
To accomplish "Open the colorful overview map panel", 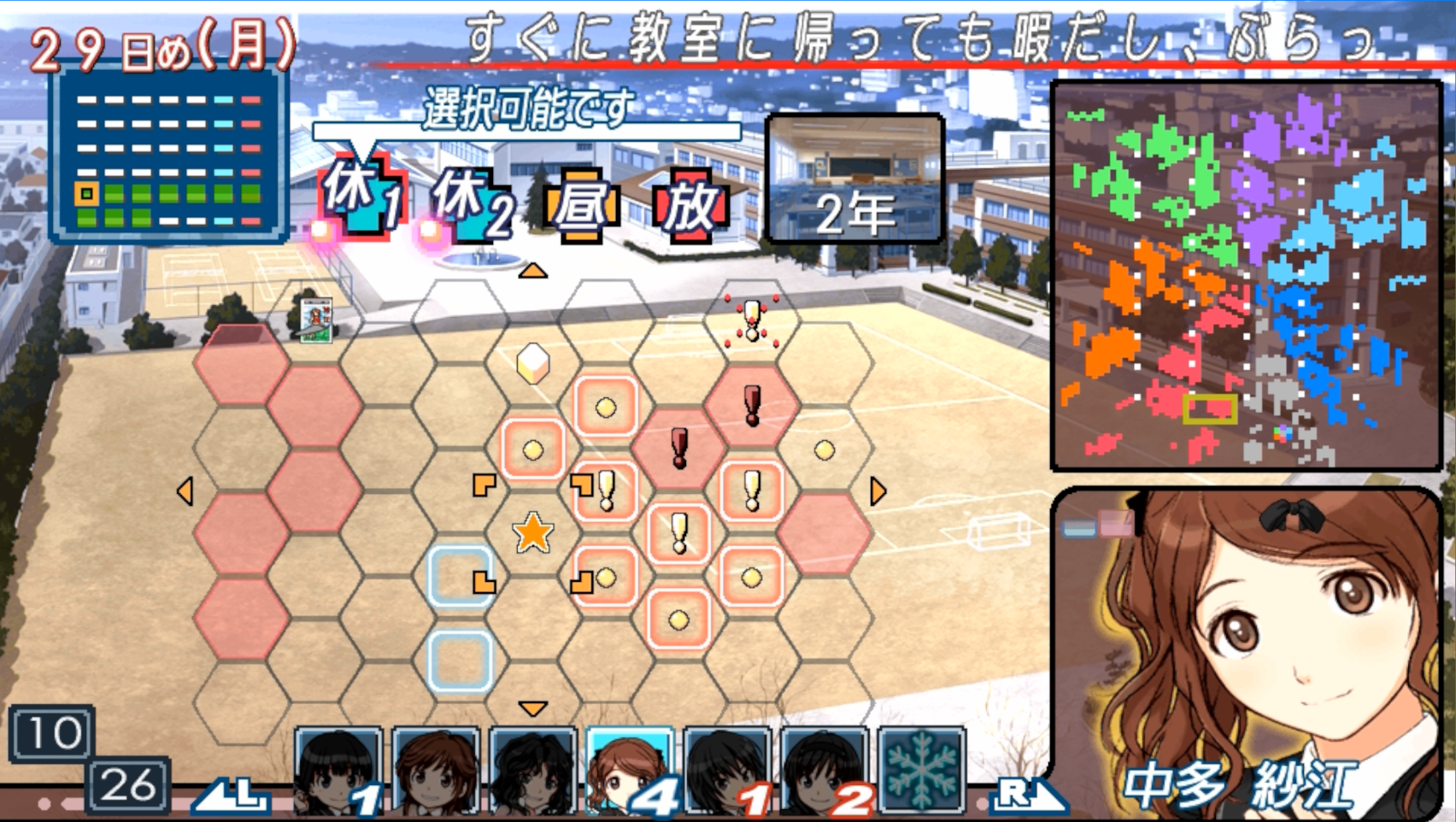I will (1247, 275).
